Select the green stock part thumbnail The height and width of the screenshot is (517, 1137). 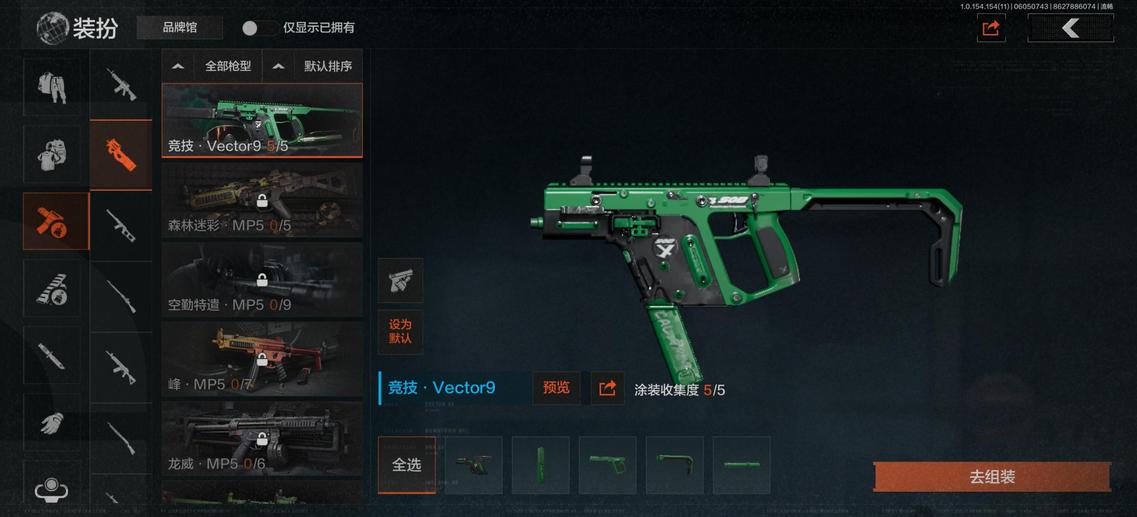pos(675,465)
